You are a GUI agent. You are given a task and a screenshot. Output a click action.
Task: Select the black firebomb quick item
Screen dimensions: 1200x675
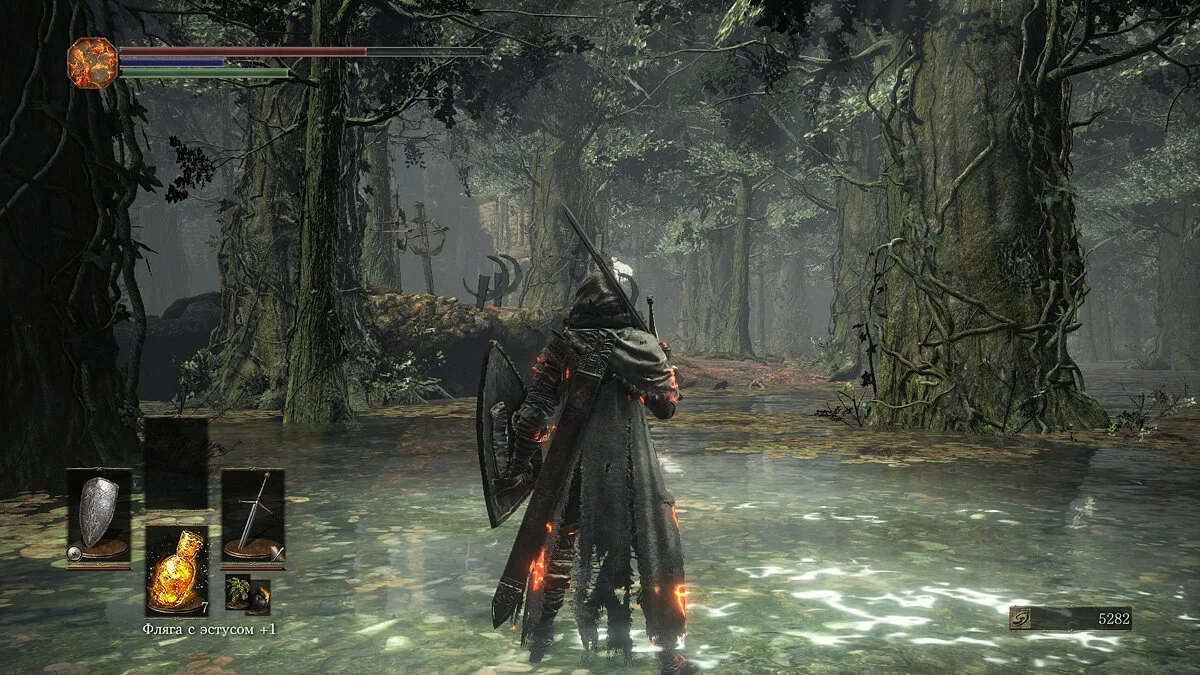[x=259, y=597]
